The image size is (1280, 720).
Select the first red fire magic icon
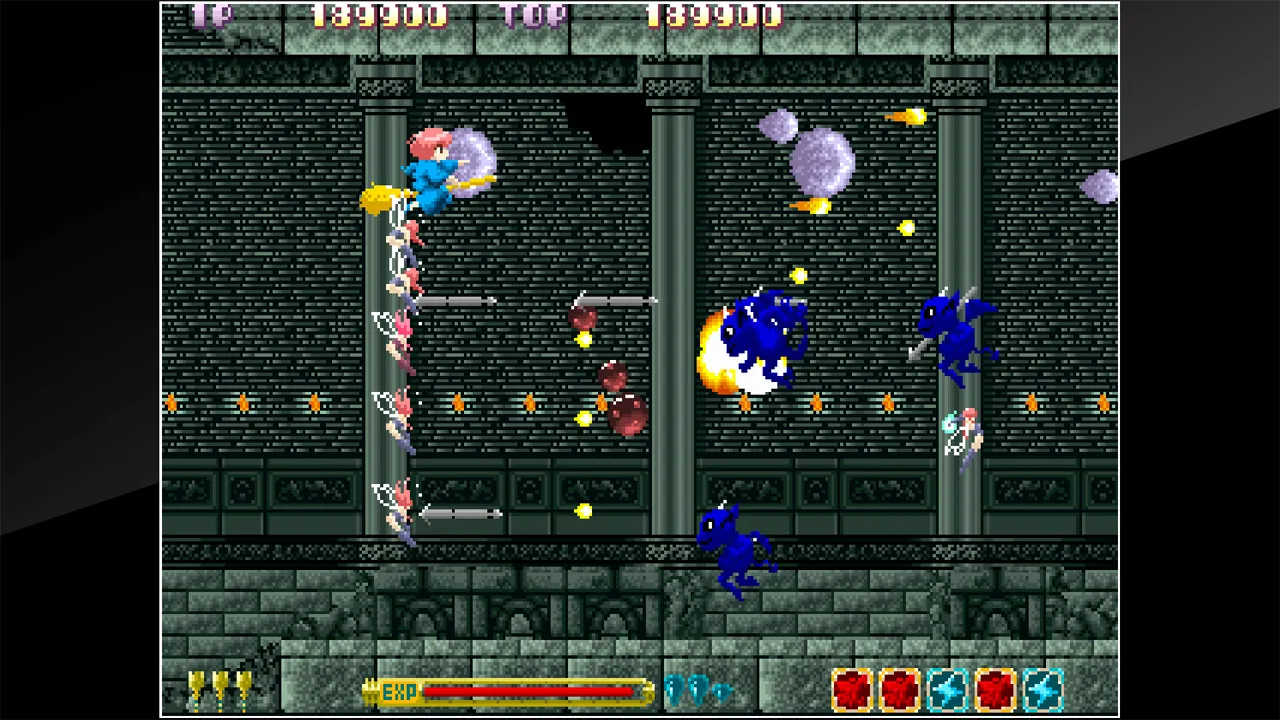click(x=853, y=687)
